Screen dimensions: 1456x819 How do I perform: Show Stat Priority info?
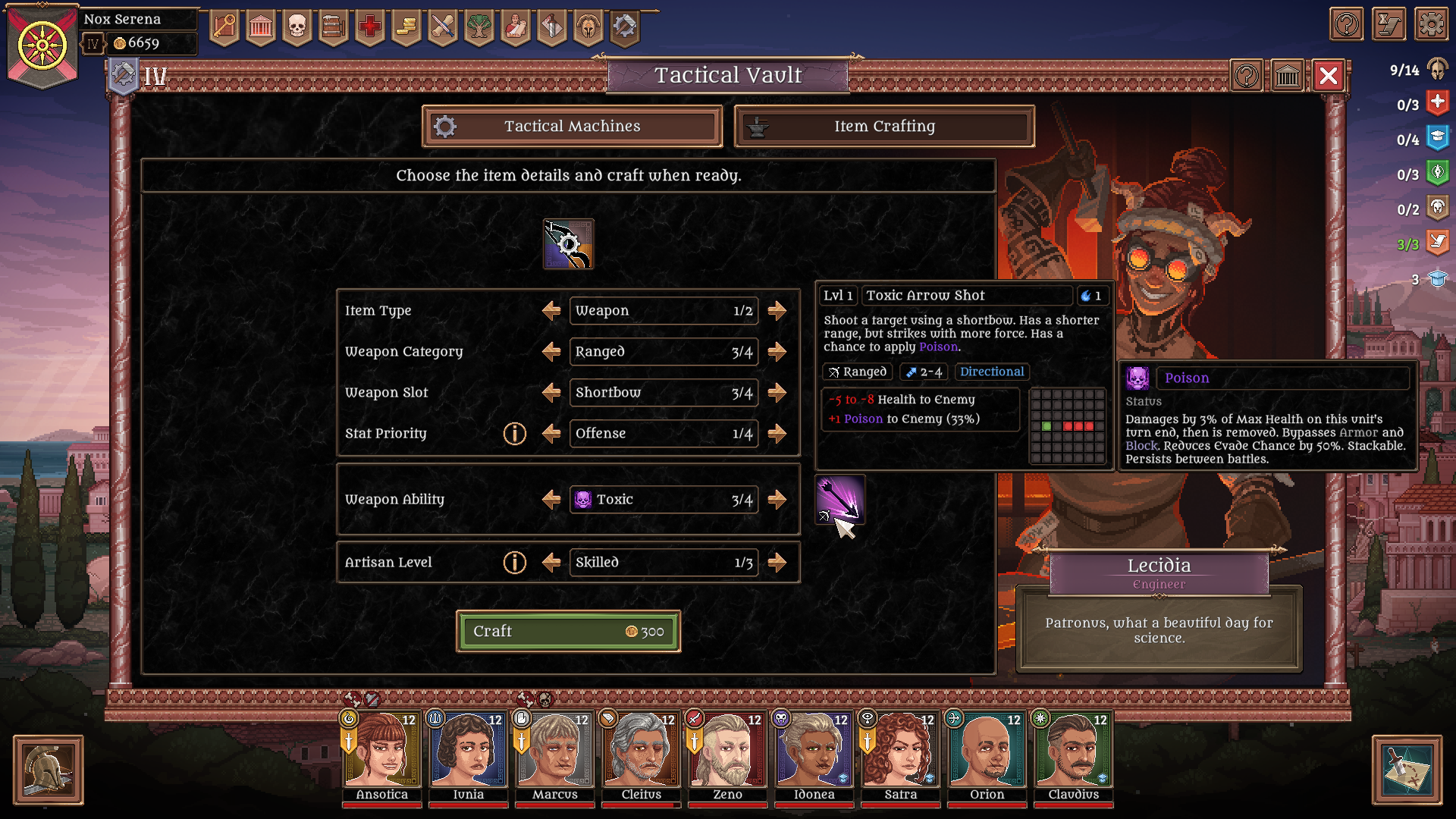(514, 434)
